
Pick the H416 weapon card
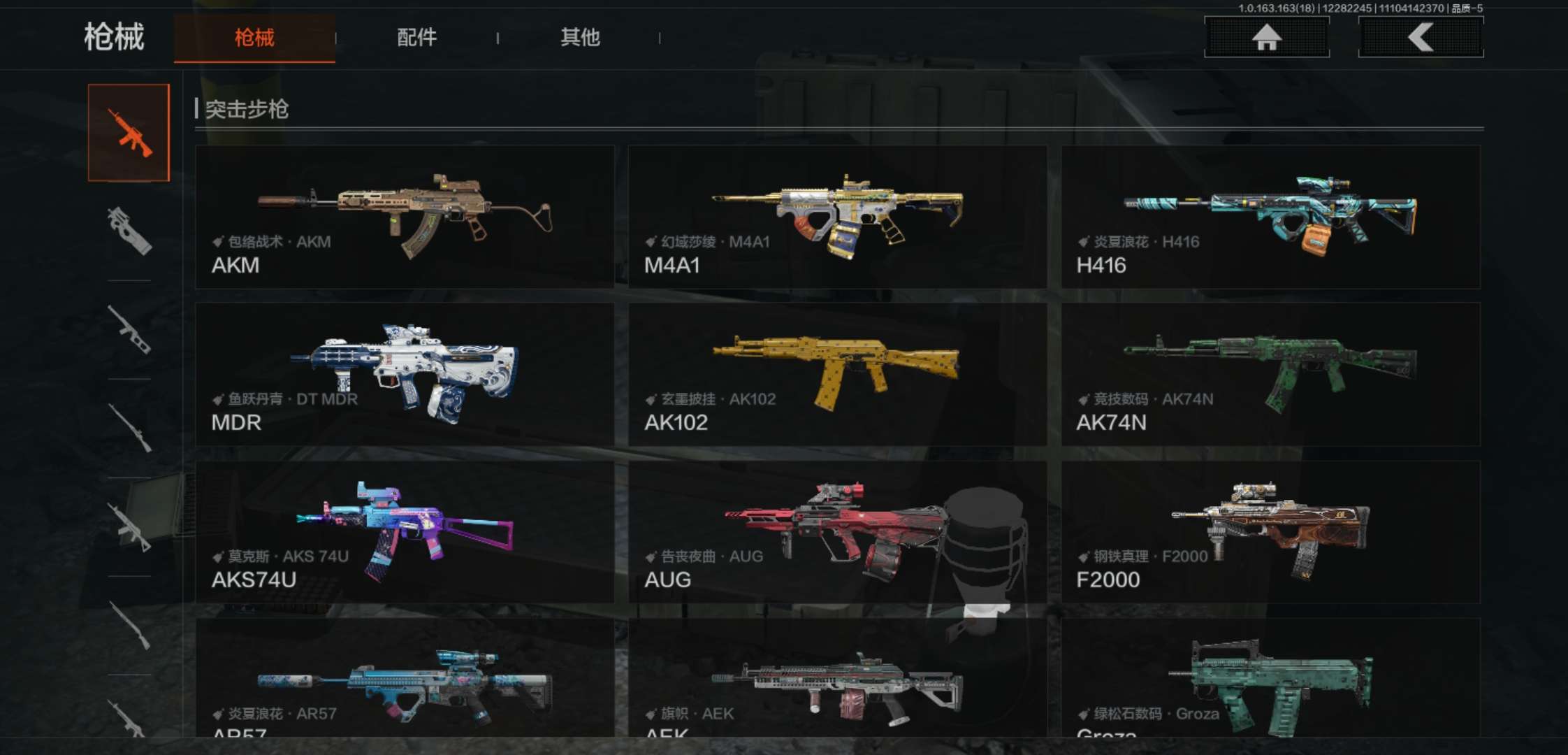pyautogui.click(x=1270, y=217)
